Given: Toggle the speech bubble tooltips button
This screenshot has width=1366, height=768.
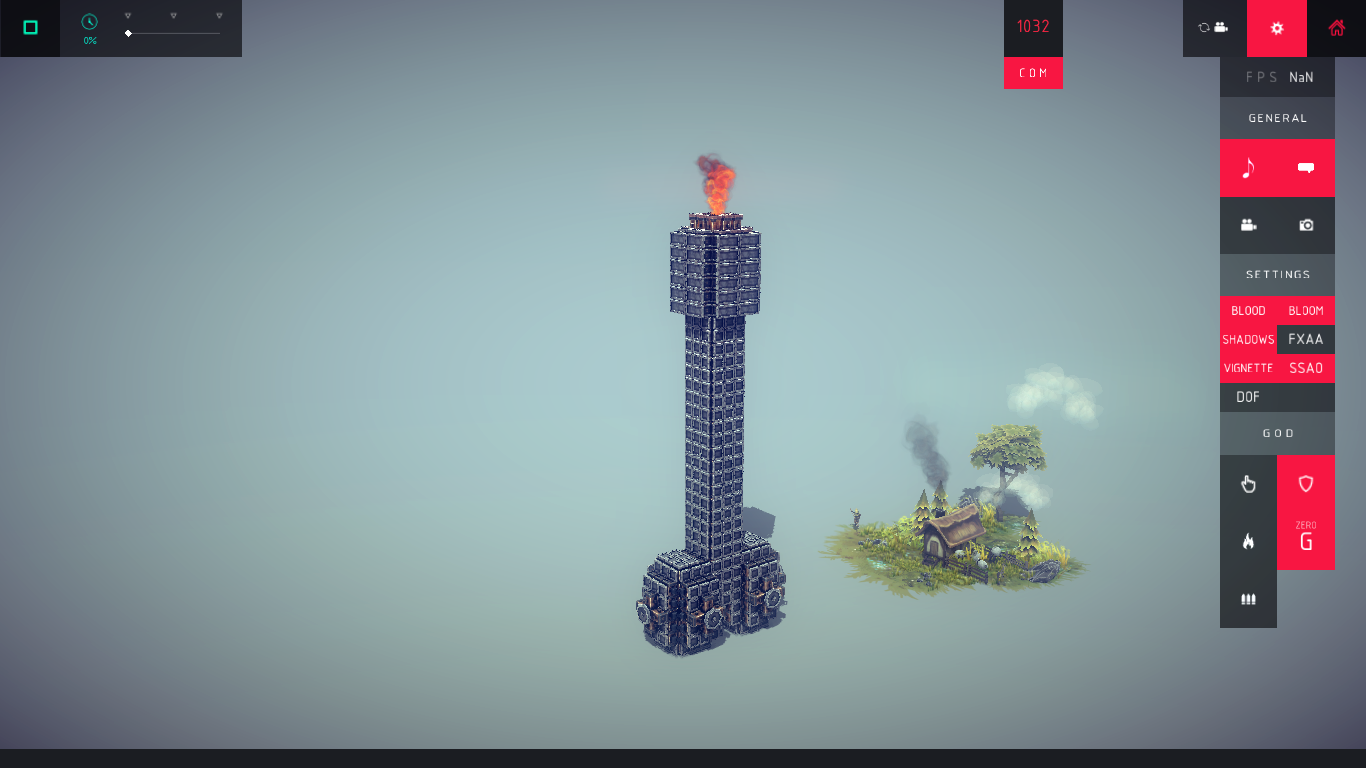Looking at the screenshot, I should click(1306, 168).
